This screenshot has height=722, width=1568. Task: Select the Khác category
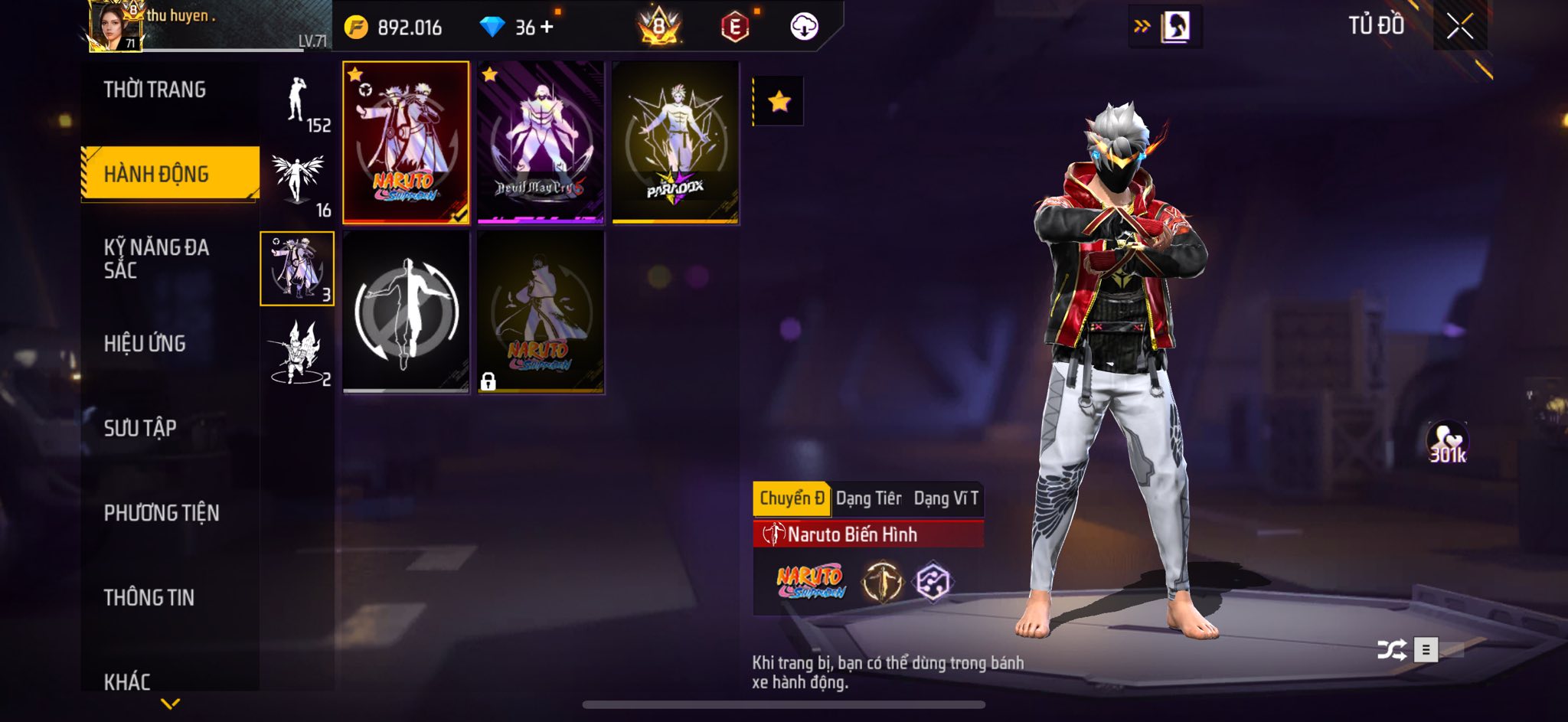coord(127,681)
